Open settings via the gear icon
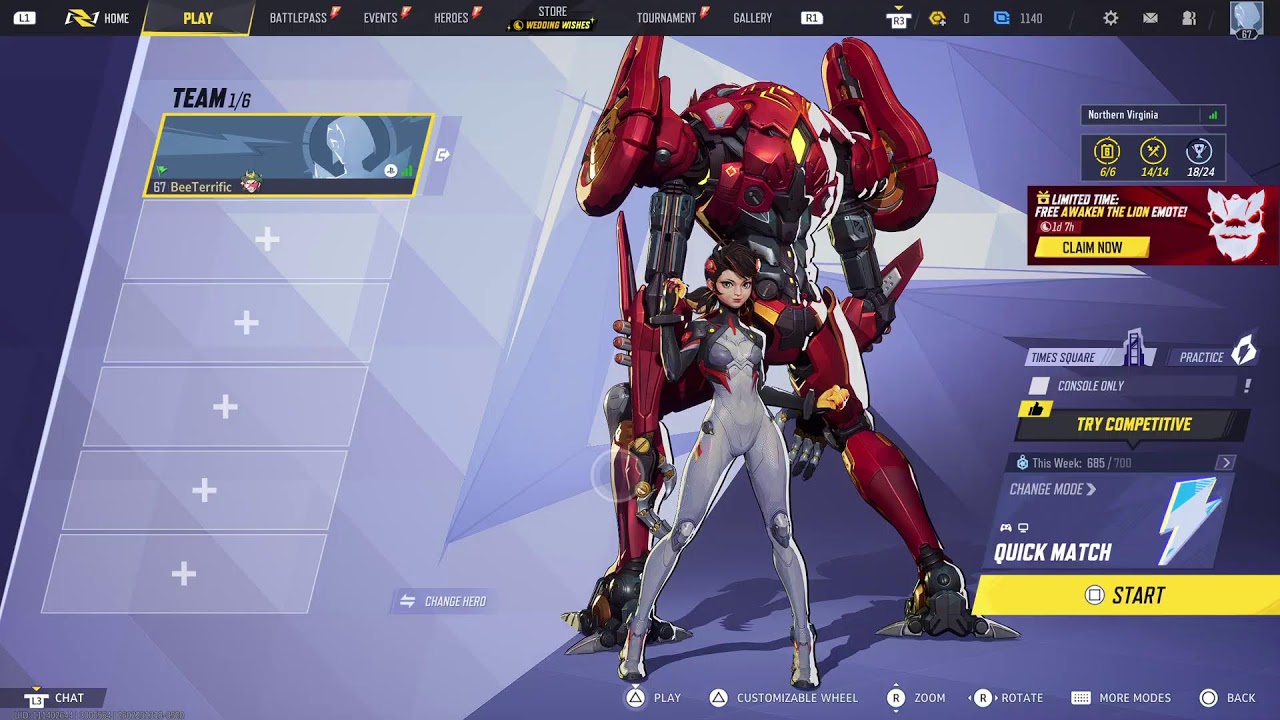Viewport: 1280px width, 720px height. point(1110,18)
